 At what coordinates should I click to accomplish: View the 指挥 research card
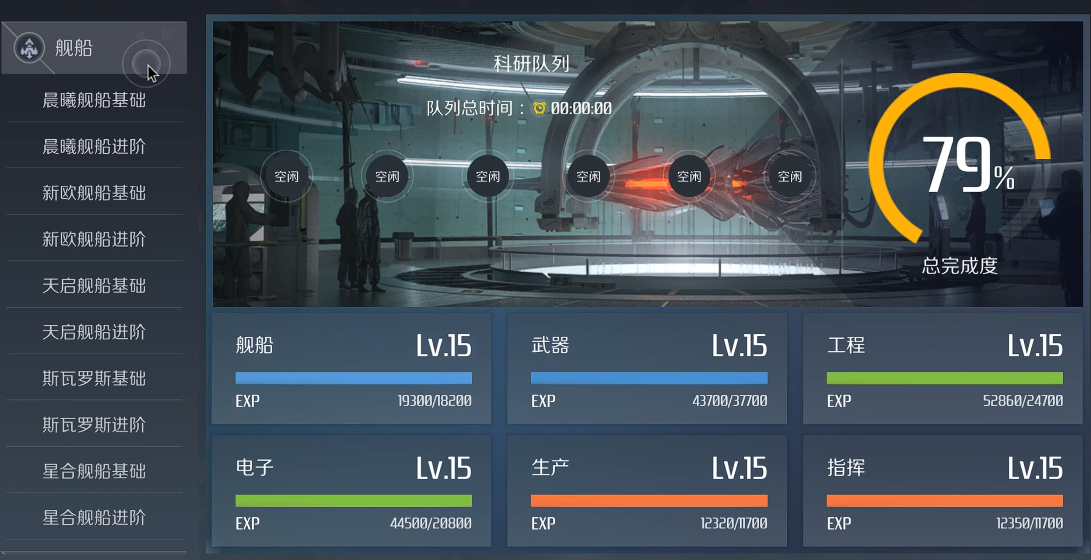(944, 491)
